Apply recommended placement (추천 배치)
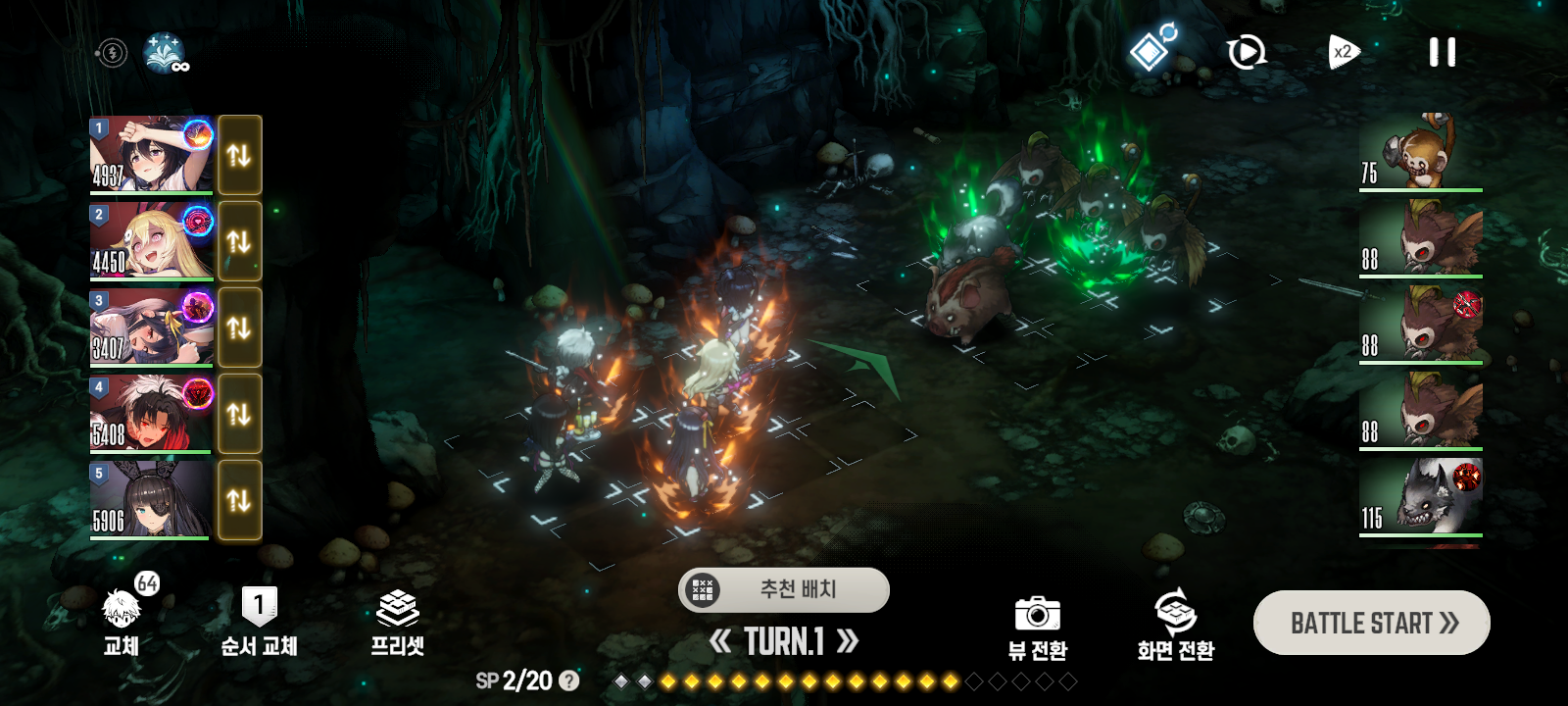This screenshot has height=706, width=1568. click(784, 589)
